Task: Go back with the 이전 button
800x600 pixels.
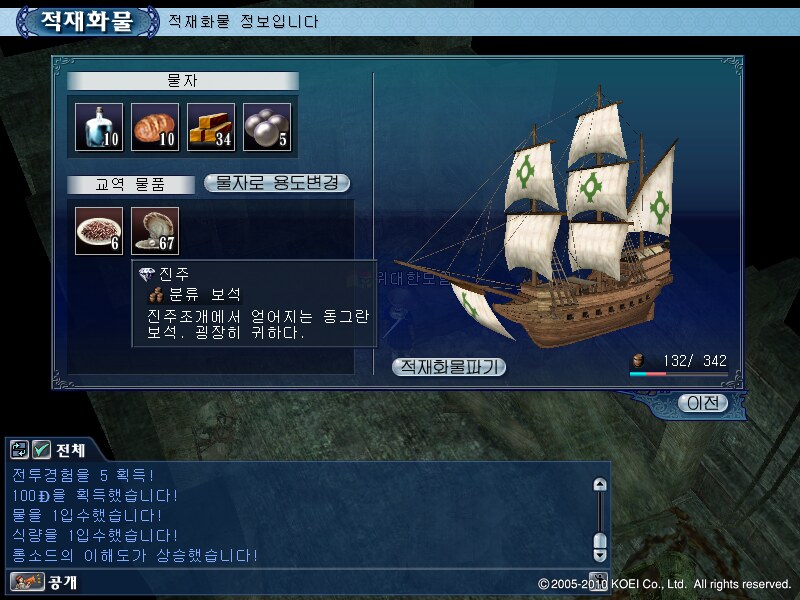Action: [x=702, y=403]
